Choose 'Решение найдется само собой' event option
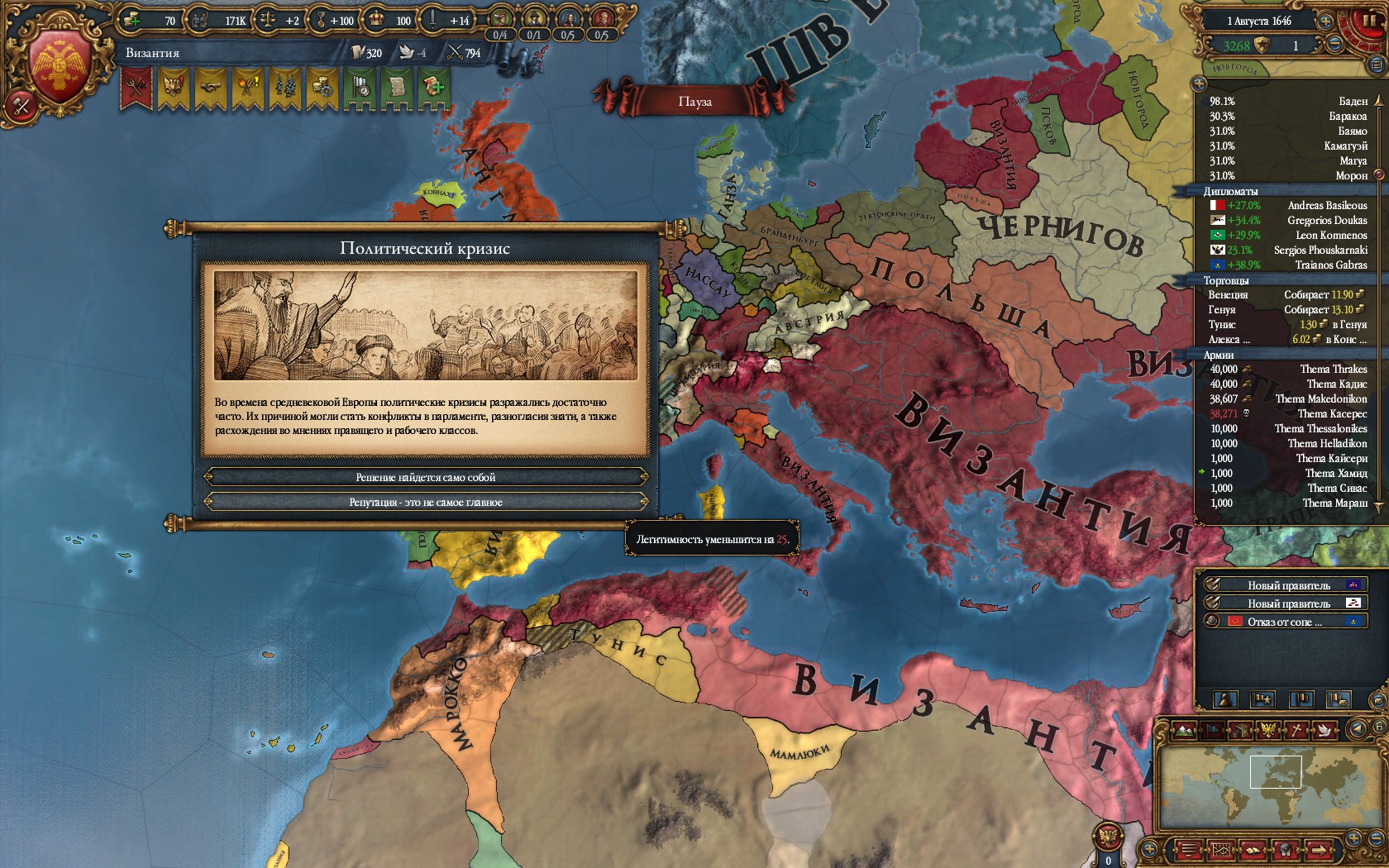Screen dimensions: 1389x868 (426, 477)
